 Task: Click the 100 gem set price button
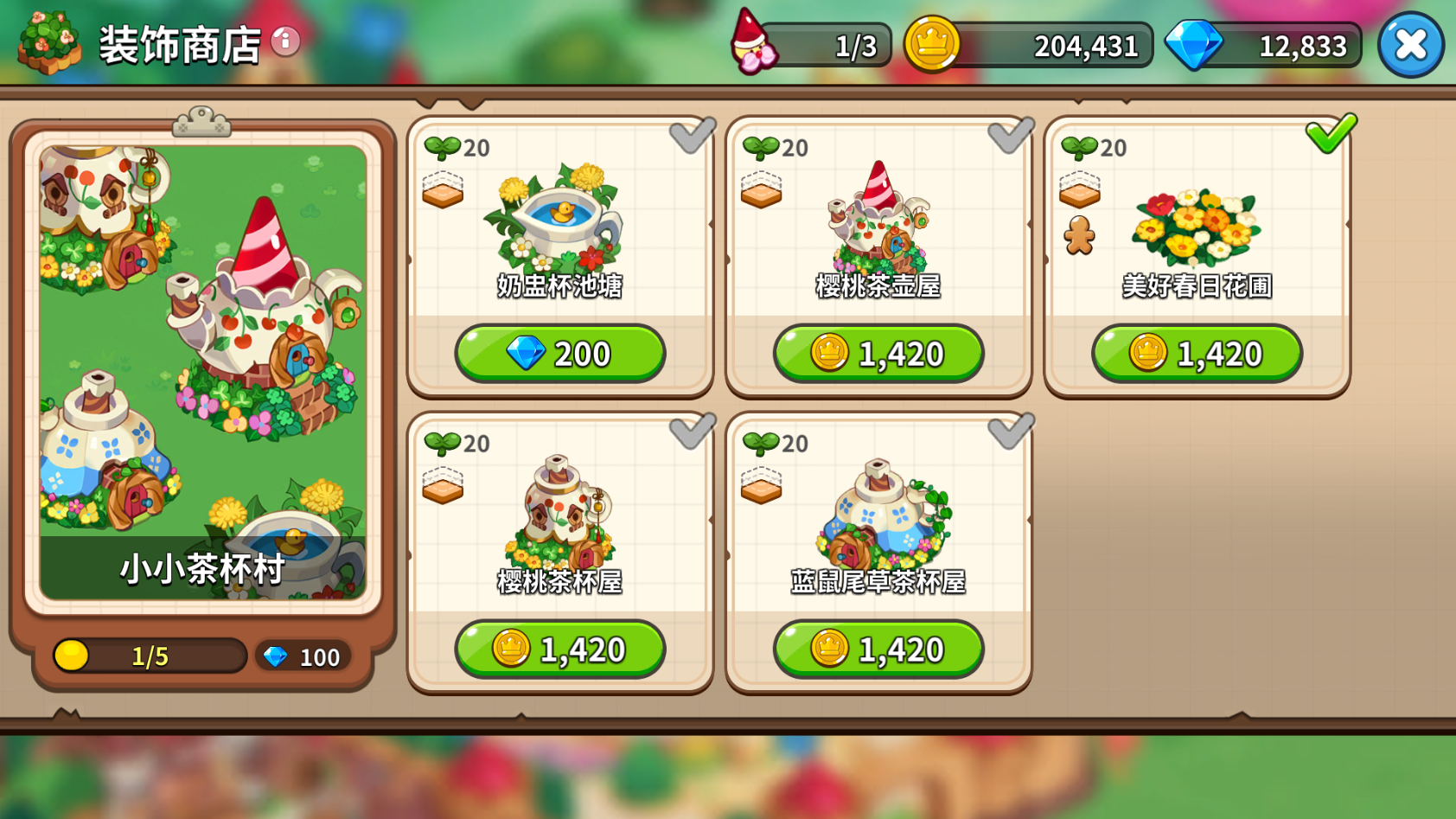pyautogui.click(x=303, y=657)
